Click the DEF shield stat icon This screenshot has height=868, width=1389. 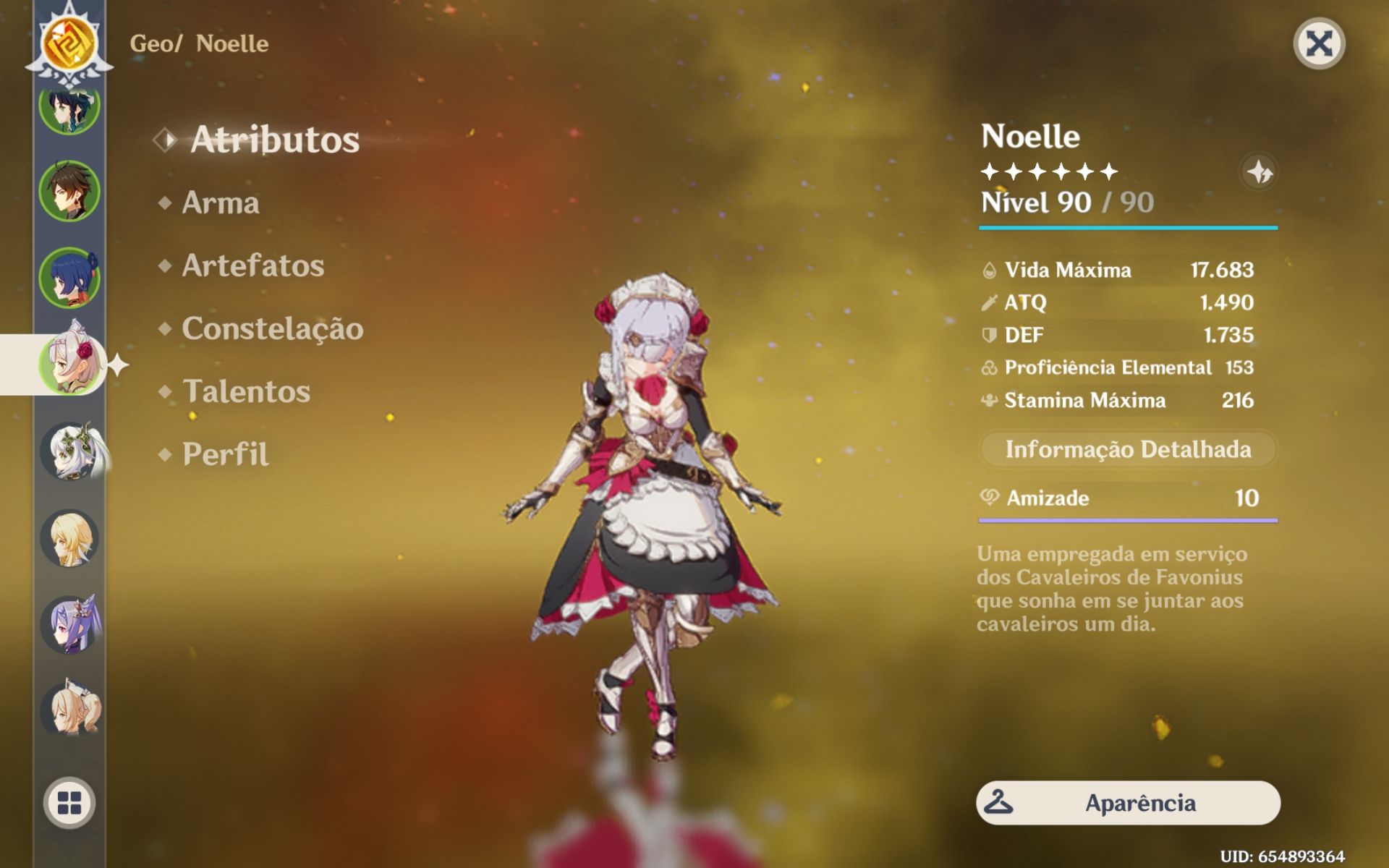(990, 336)
